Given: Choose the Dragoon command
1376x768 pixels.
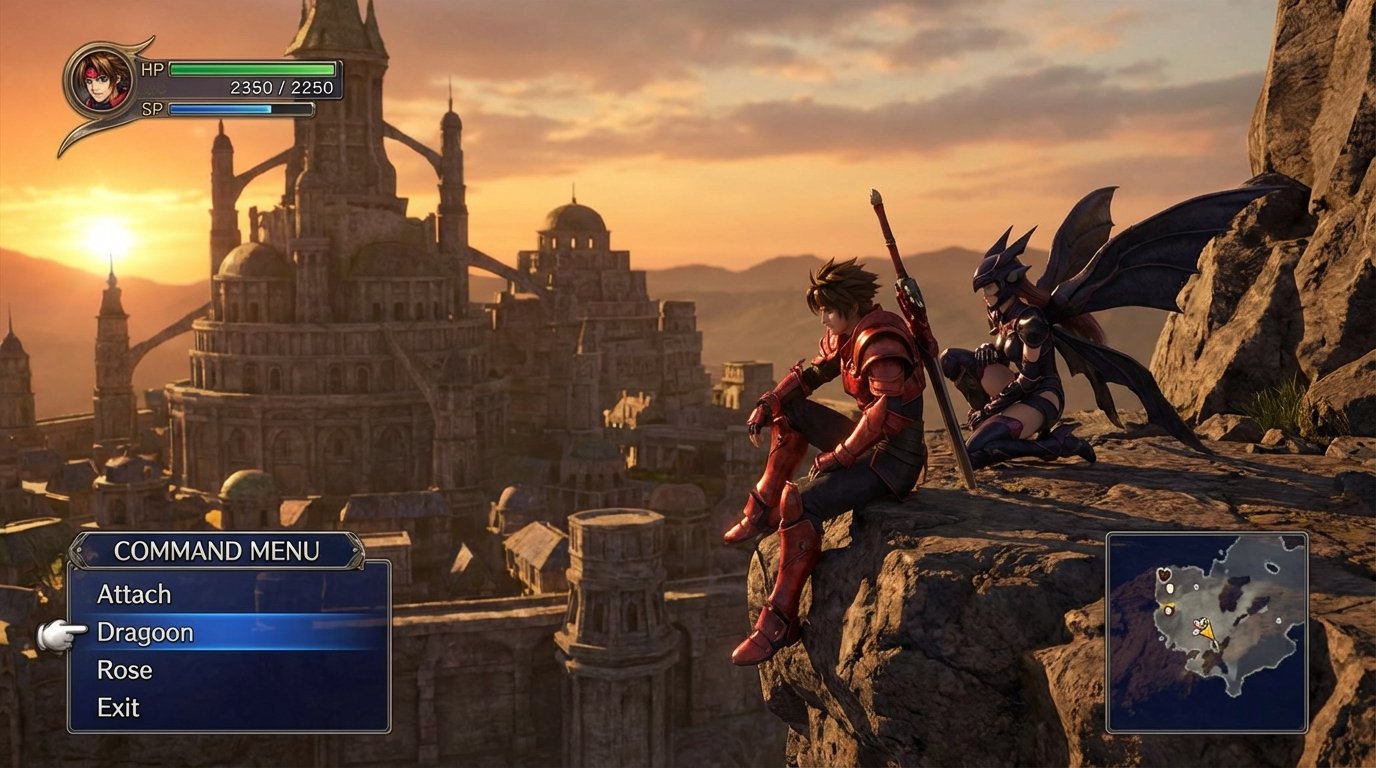Looking at the screenshot, I should (146, 632).
